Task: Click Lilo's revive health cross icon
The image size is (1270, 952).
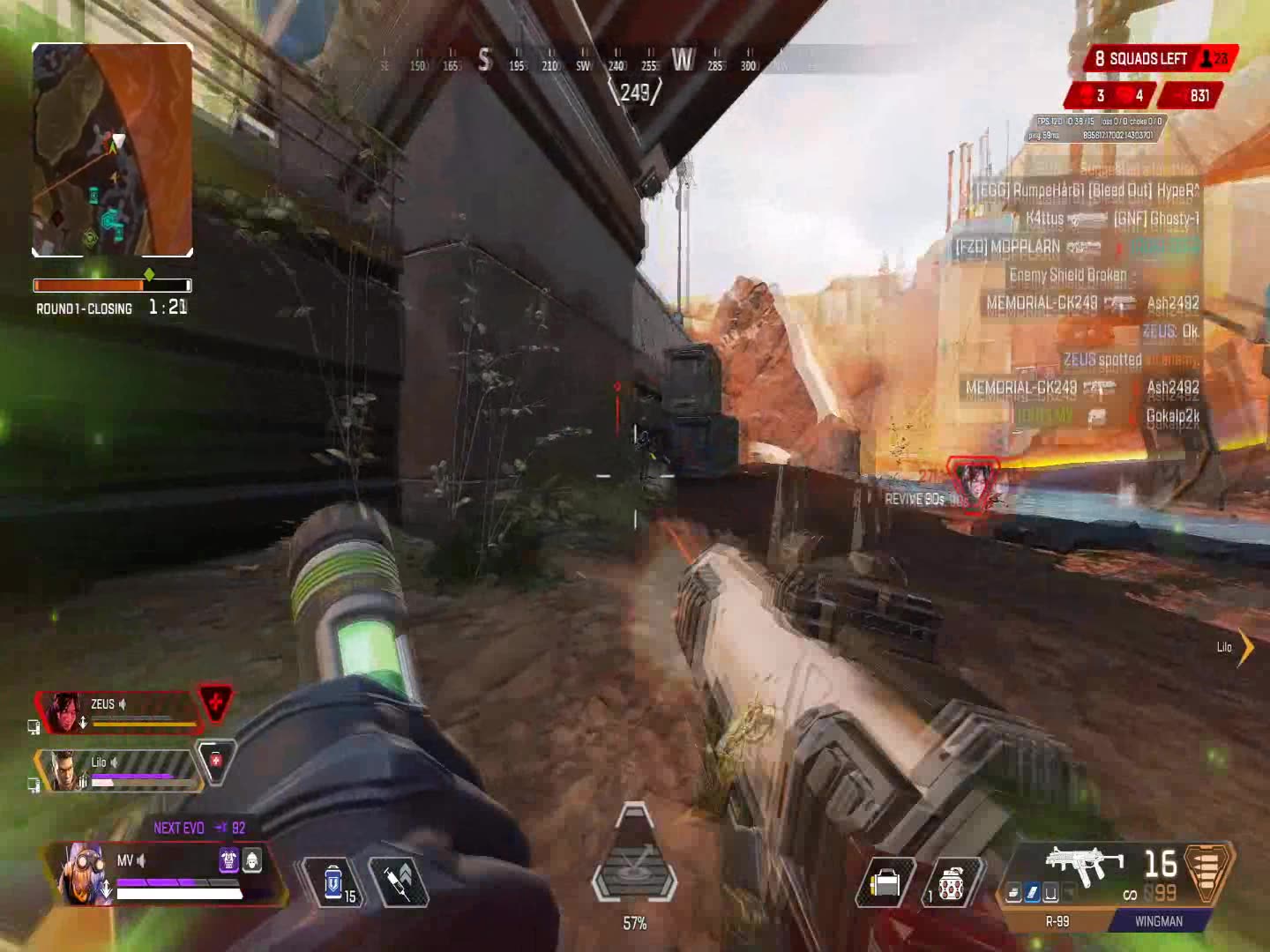Action: [x=215, y=760]
